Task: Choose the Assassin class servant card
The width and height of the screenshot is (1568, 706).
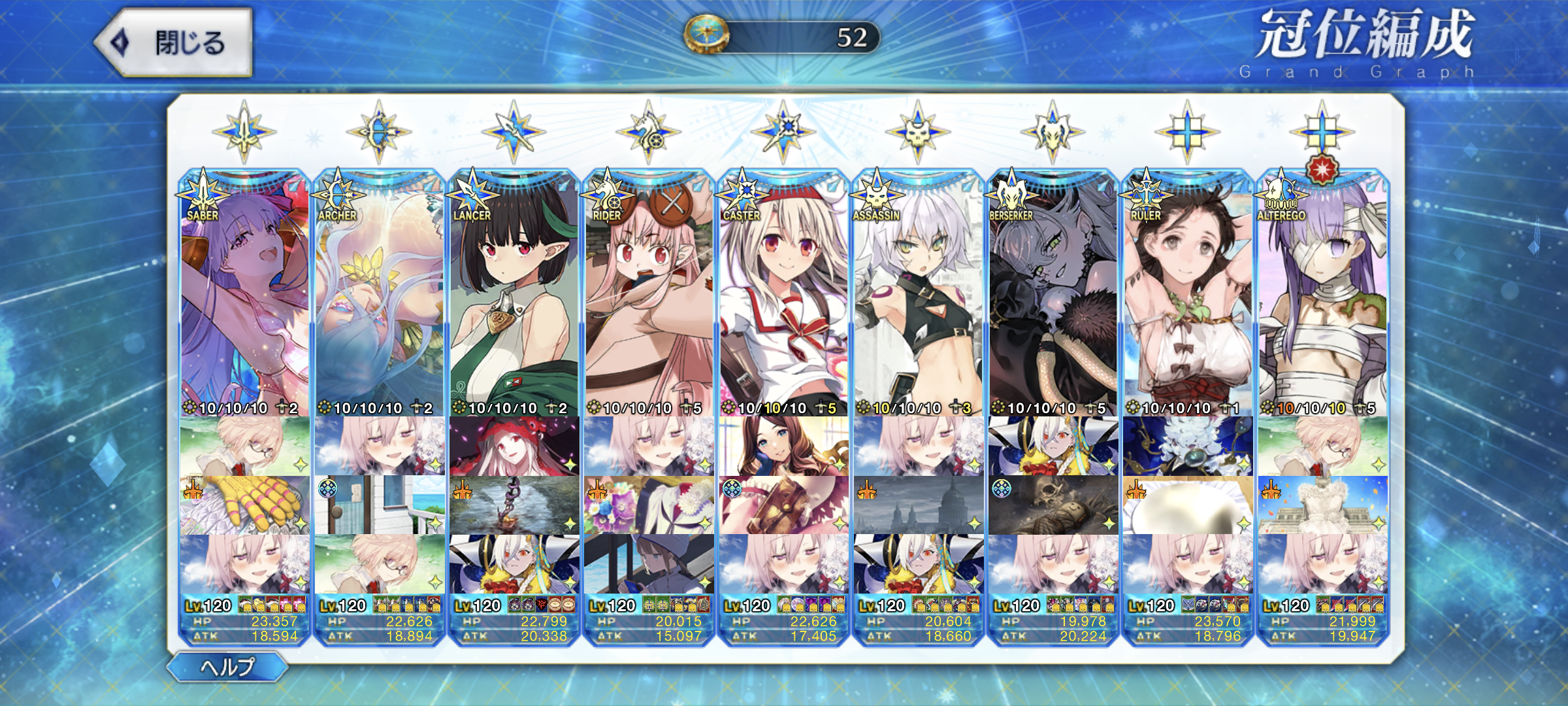Action: (x=918, y=294)
